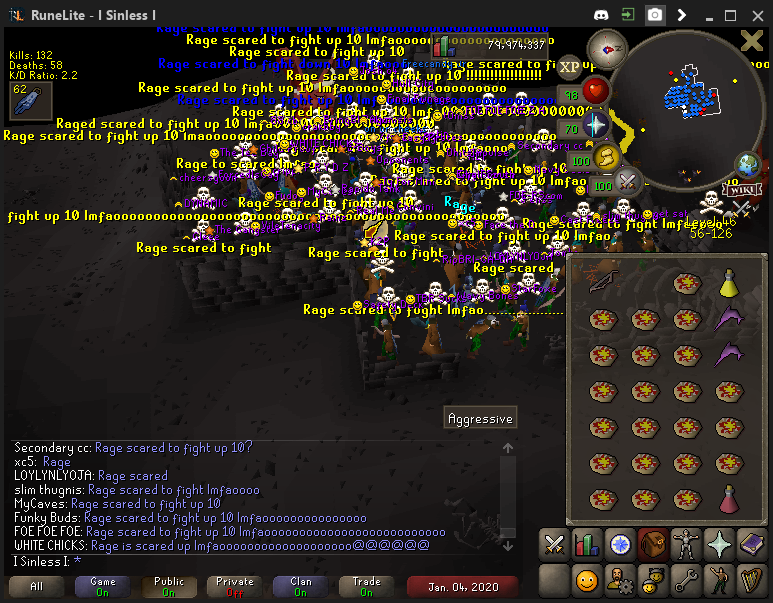
Task: Open the world map globe
Action: pos(746,166)
